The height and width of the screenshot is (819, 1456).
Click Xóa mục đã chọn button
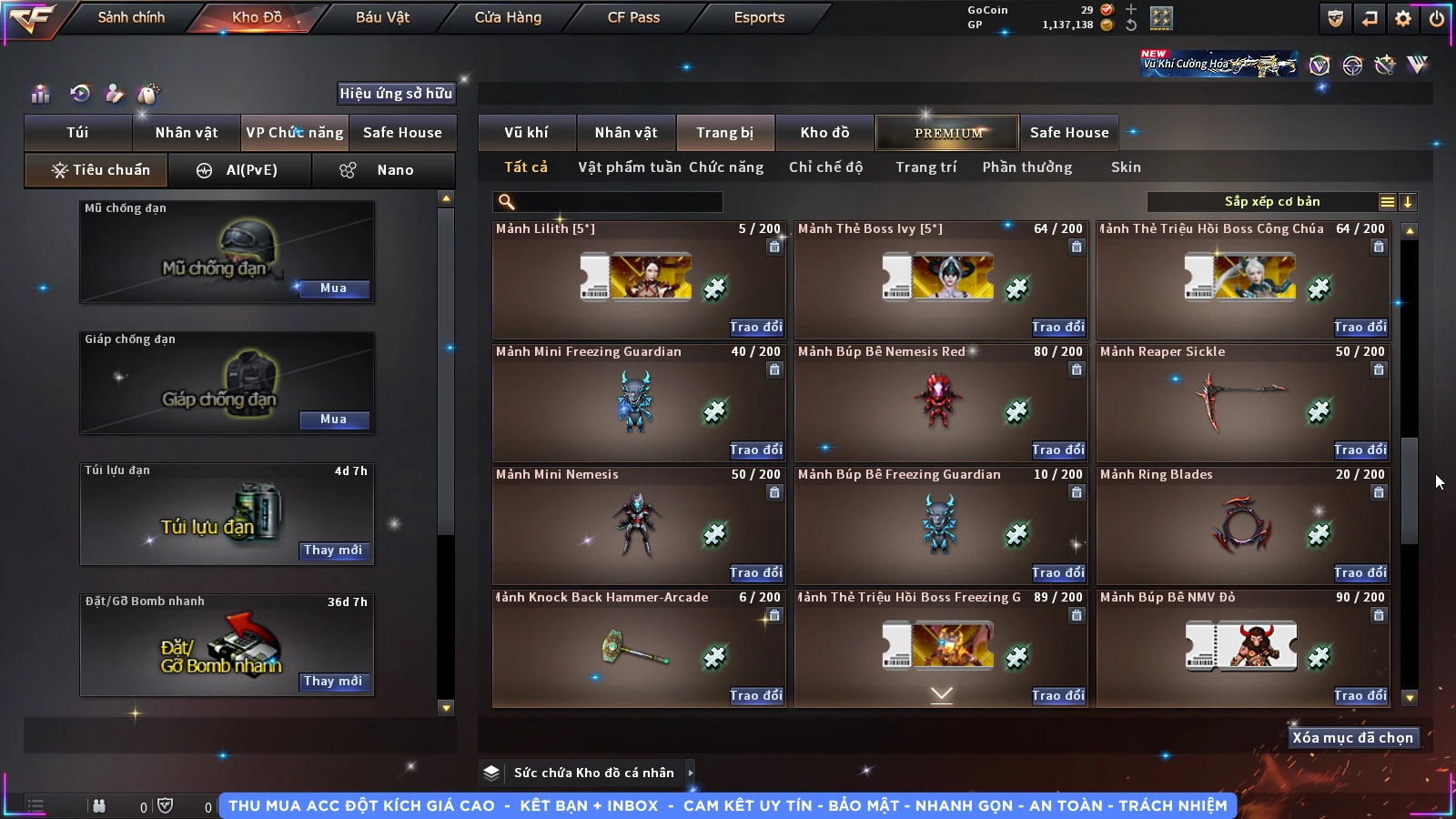pyautogui.click(x=1352, y=738)
